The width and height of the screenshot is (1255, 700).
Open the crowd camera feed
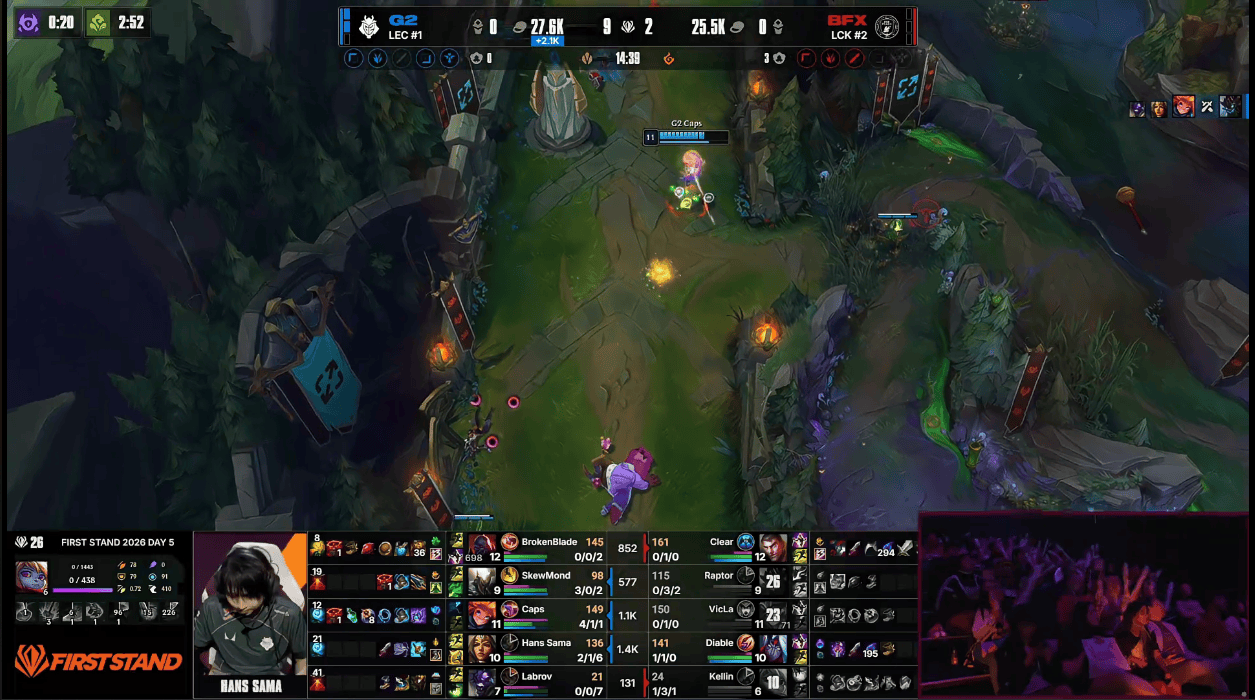[1085, 606]
